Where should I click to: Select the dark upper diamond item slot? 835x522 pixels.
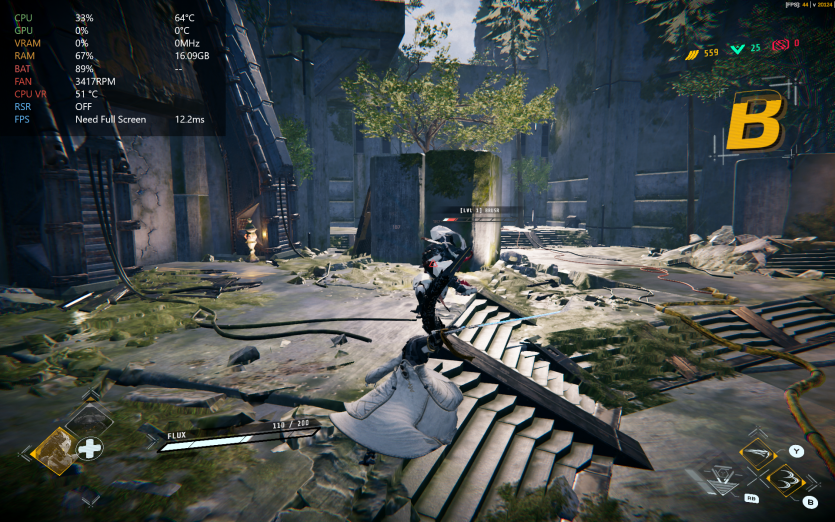tap(90, 421)
